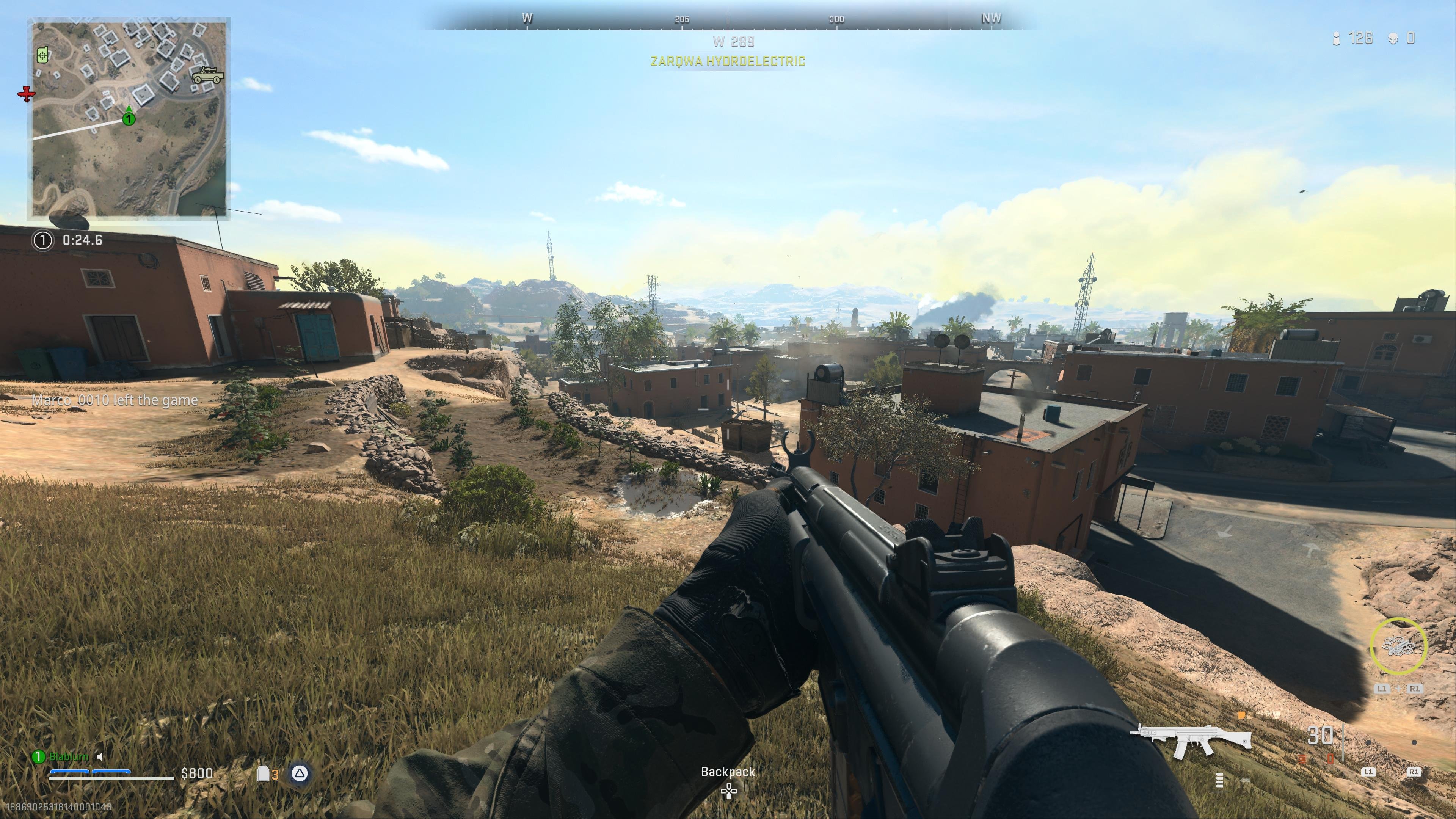Screen dimensions: 1456x819
Task: Select the red plane icon on the minimap edge
Action: [27, 94]
